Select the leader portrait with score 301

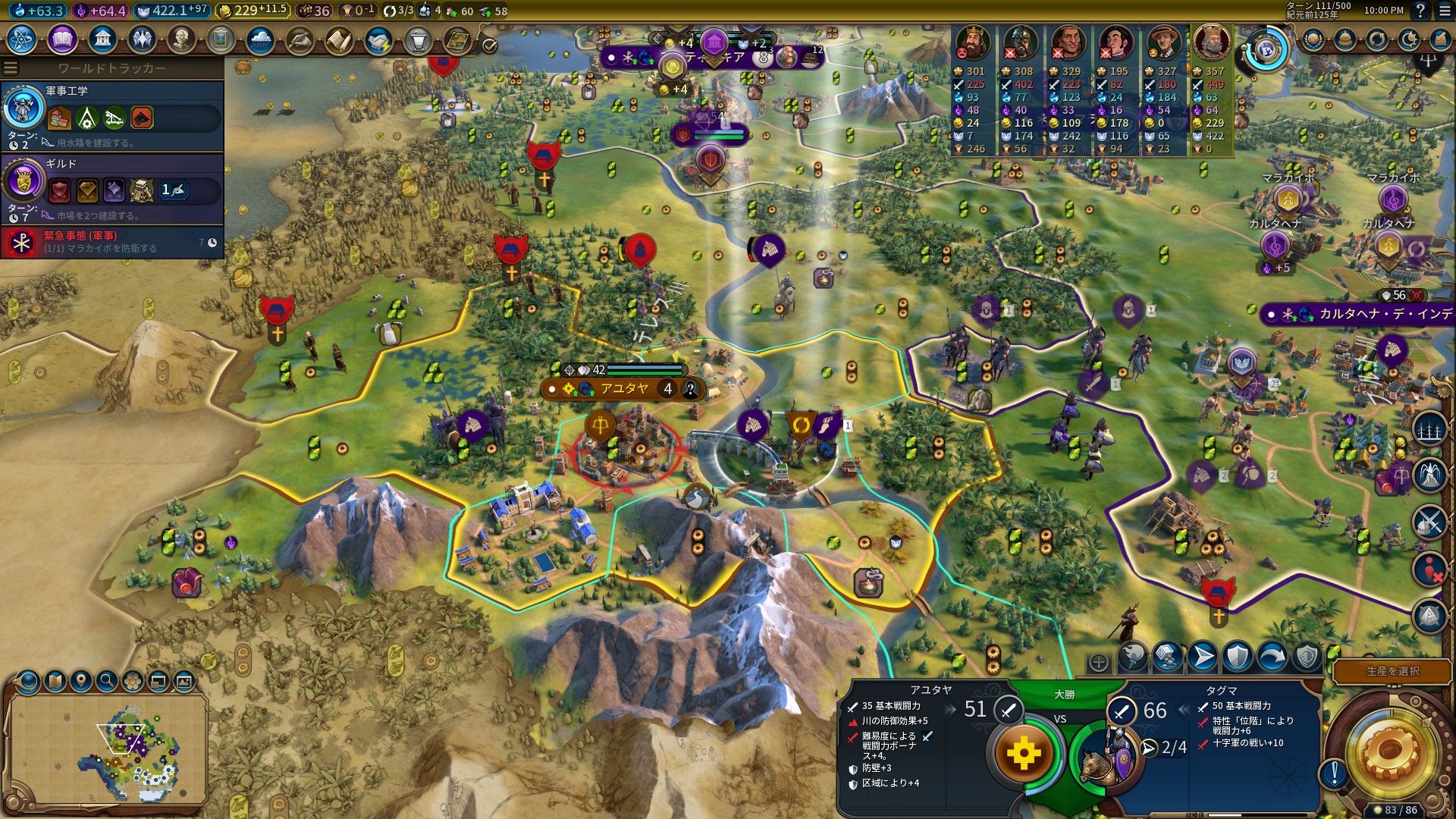pos(972,43)
